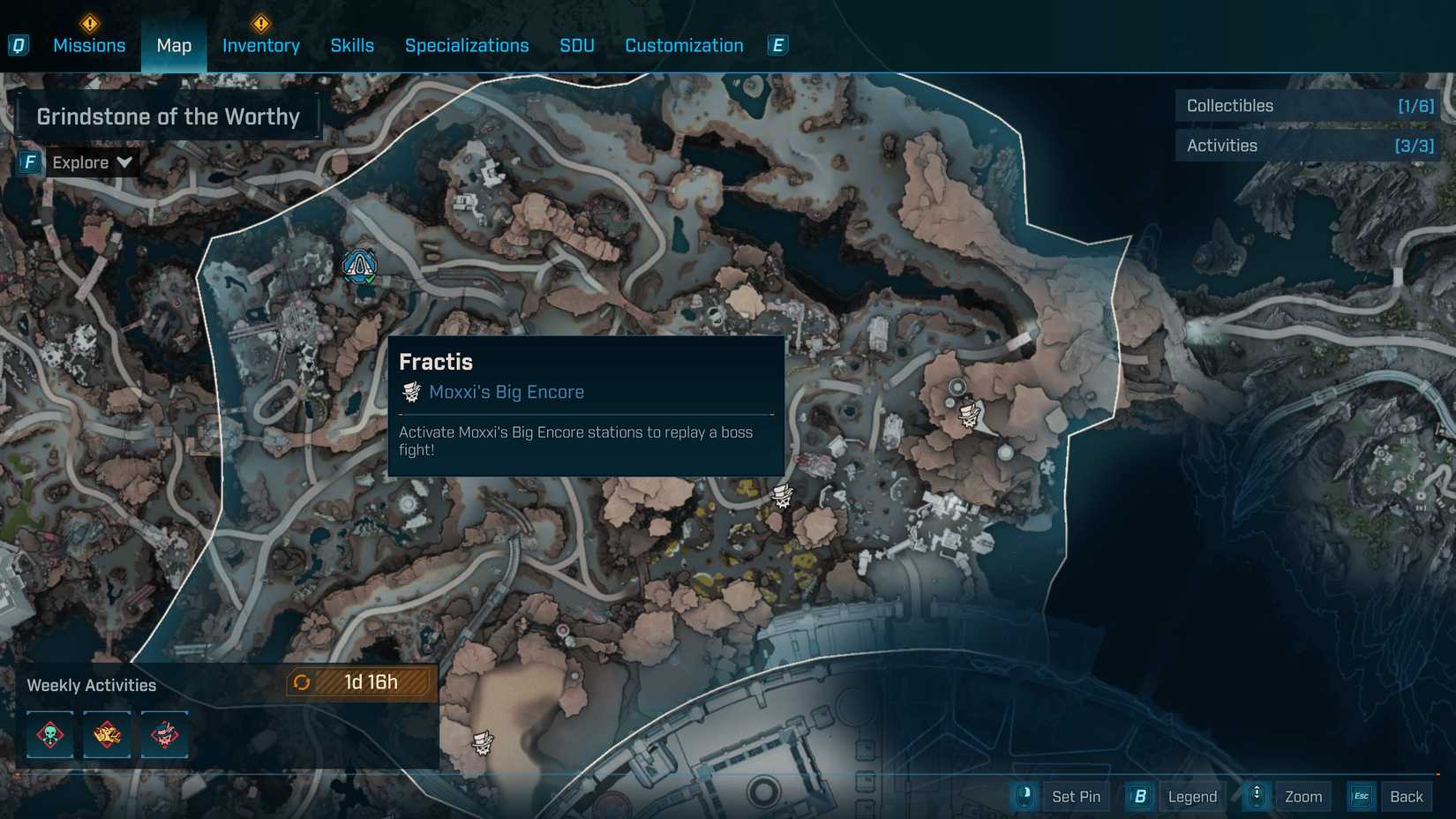The width and height of the screenshot is (1456, 819).
Task: Open the Missions tab
Action: pos(89,46)
